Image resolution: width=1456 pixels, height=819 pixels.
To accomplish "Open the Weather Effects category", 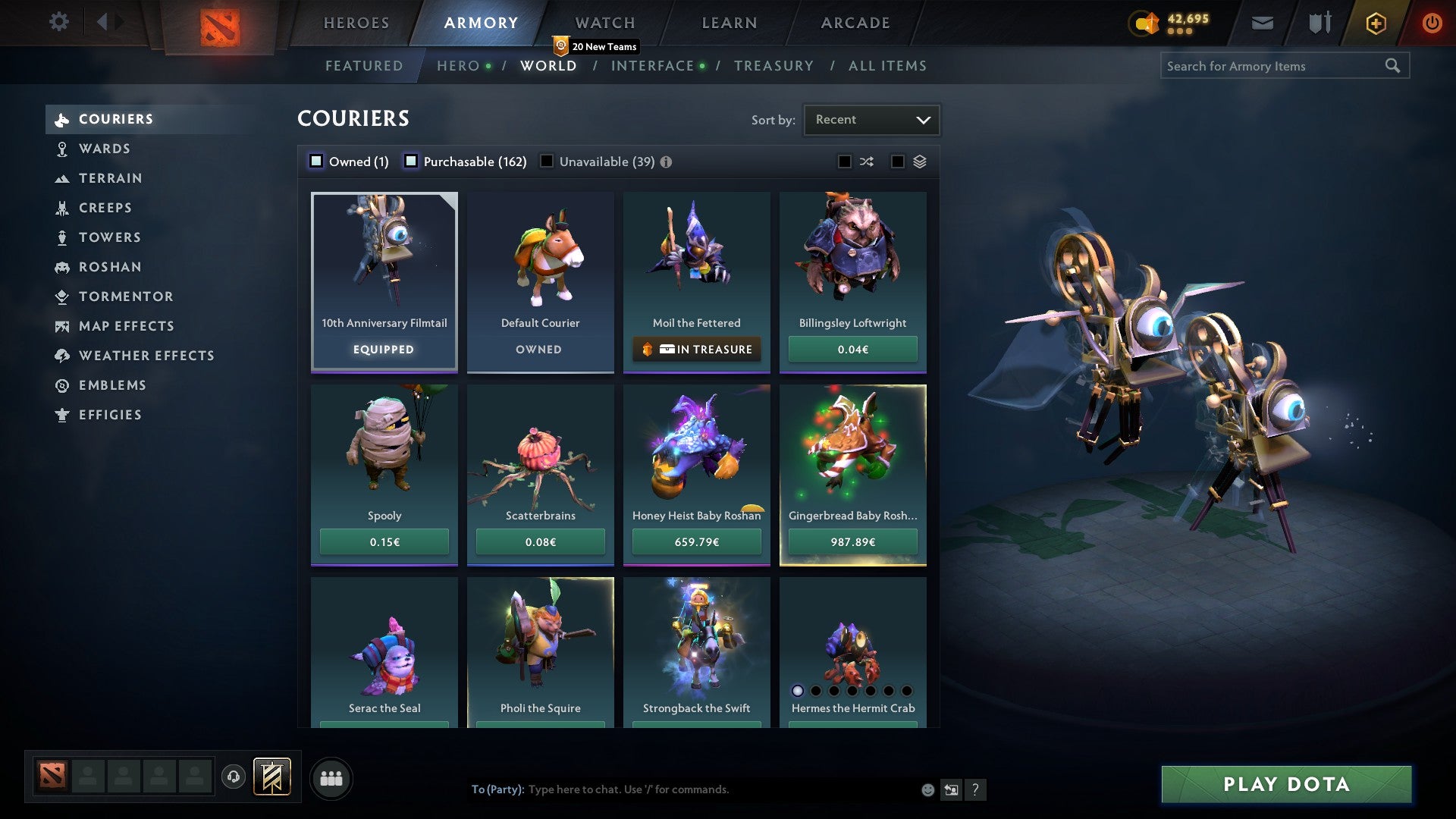I will (x=147, y=356).
